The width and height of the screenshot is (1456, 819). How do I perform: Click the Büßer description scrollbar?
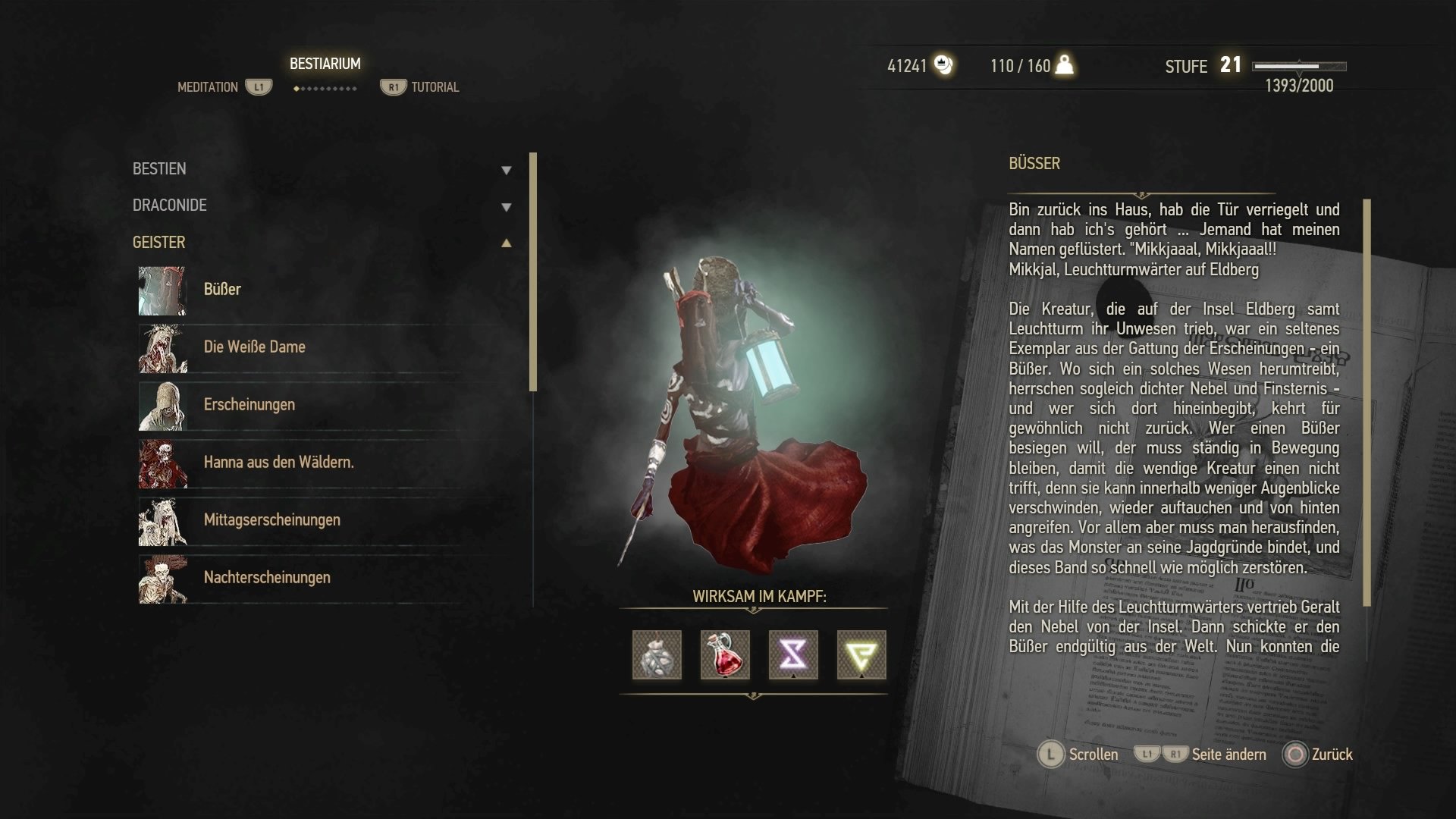(x=1367, y=402)
